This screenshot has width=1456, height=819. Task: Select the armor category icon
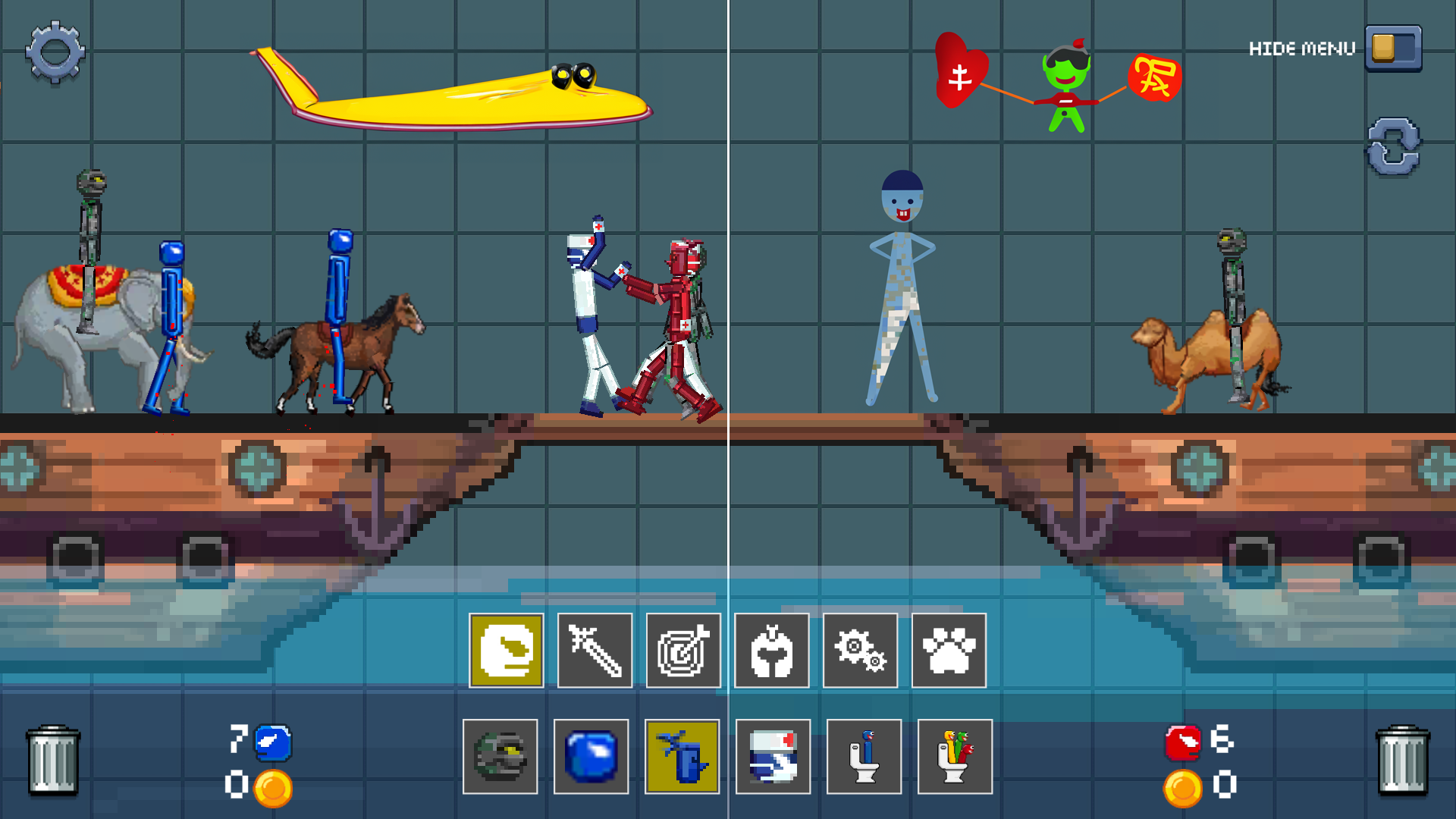[771, 651]
